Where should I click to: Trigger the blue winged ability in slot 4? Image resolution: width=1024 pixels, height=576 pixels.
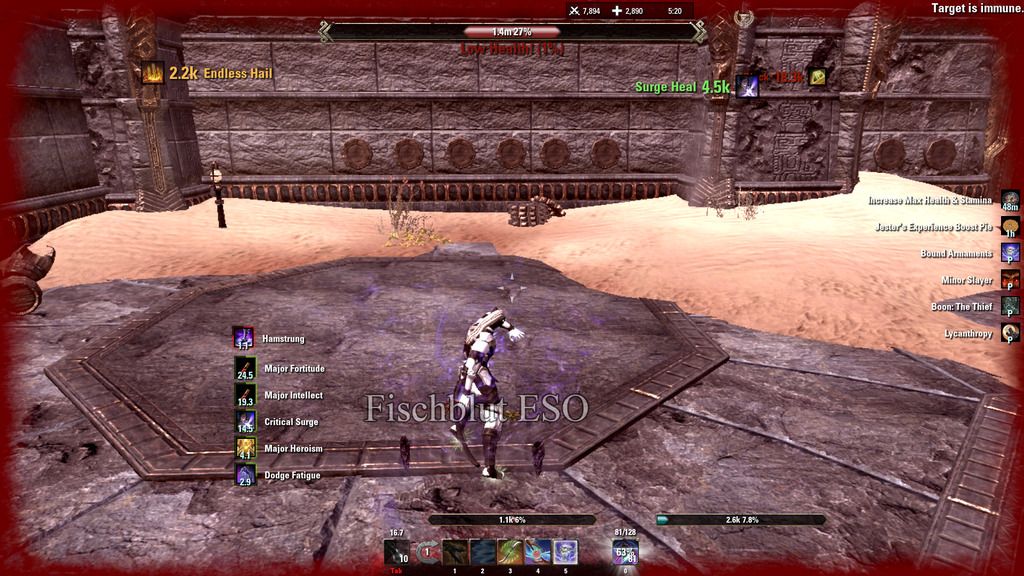(538, 552)
